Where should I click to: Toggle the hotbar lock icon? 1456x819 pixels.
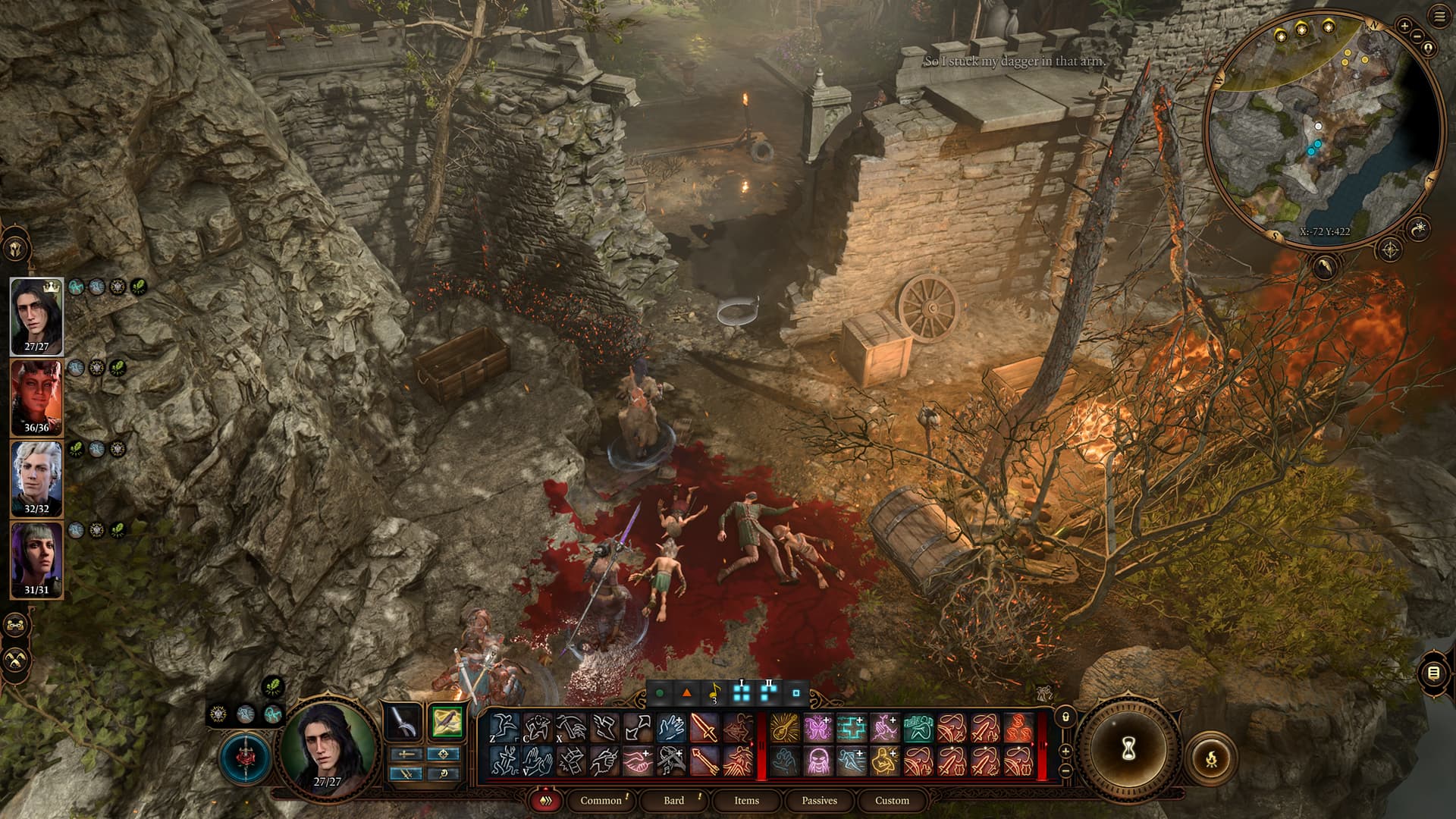1065,717
